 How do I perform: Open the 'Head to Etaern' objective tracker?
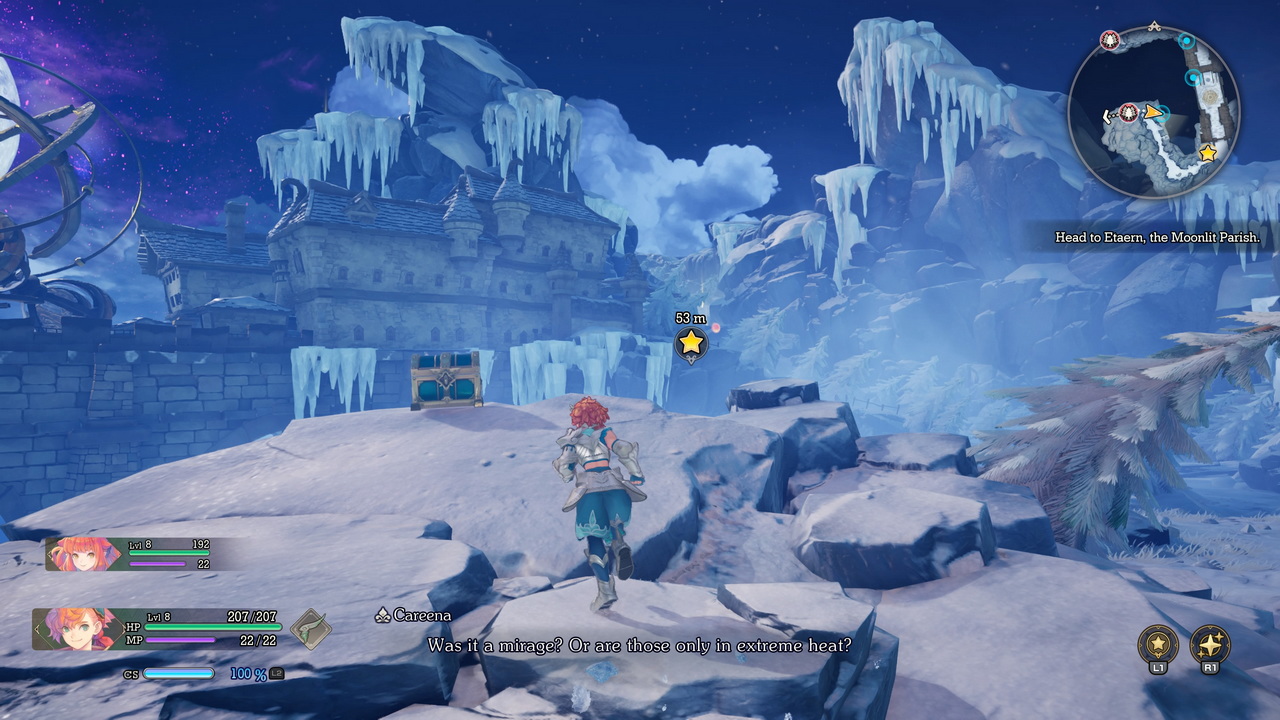click(1156, 238)
